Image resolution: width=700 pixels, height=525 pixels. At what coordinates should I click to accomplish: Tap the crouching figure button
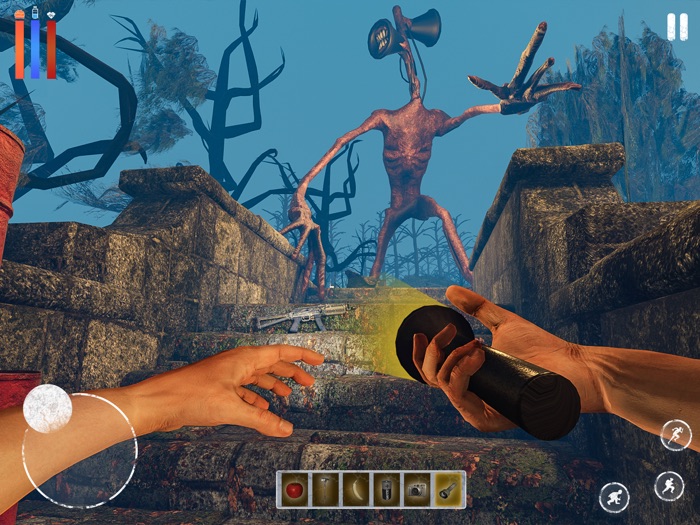tap(614, 497)
